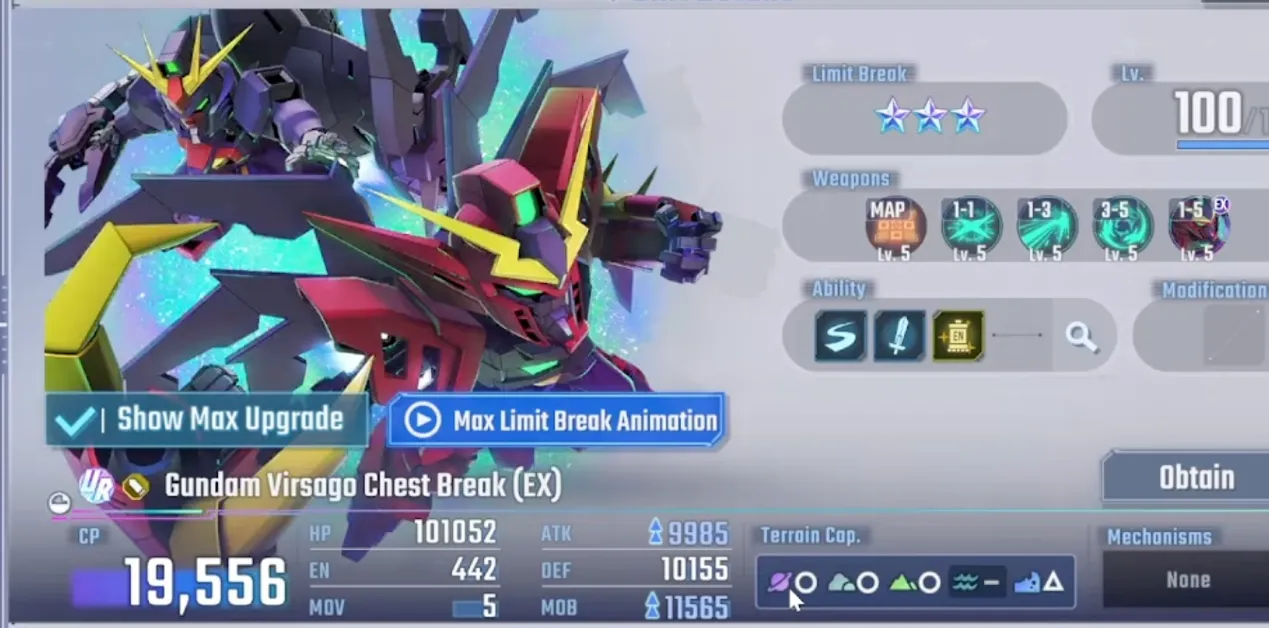Select the 1-1 range weapon icon
The image size is (1269, 628).
click(x=970, y=226)
